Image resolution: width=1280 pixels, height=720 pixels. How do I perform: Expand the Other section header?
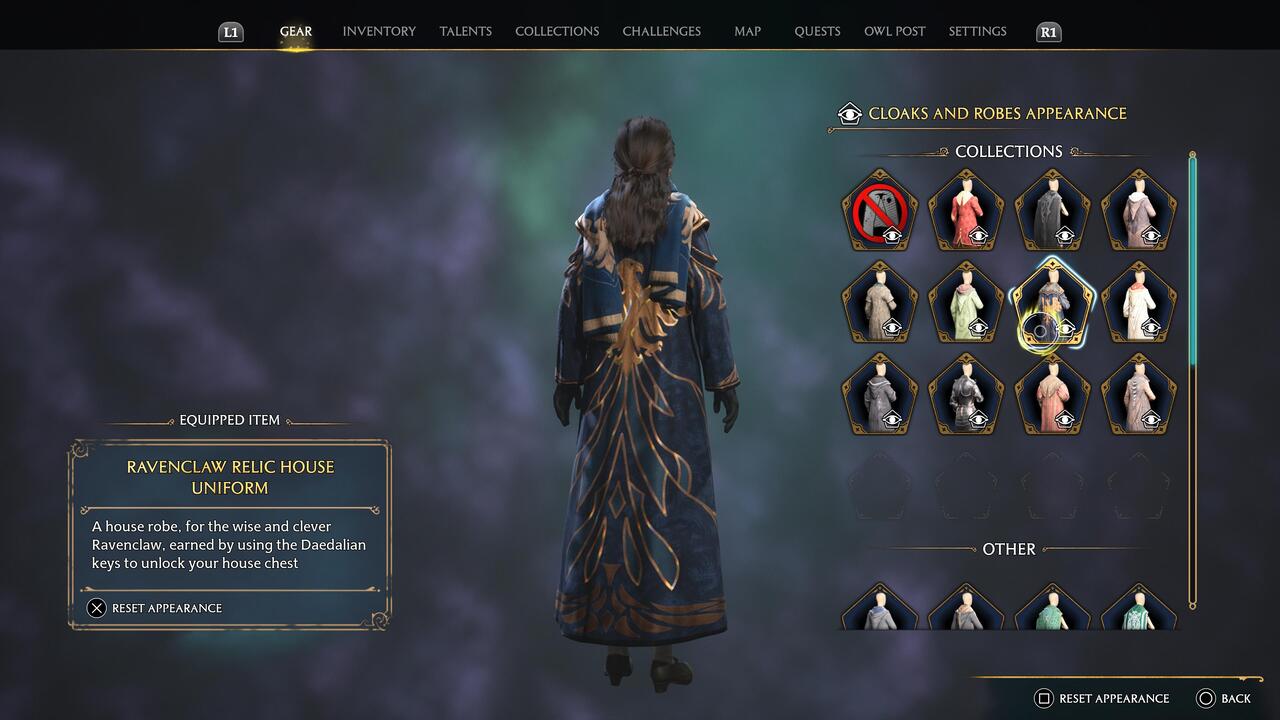(1008, 549)
